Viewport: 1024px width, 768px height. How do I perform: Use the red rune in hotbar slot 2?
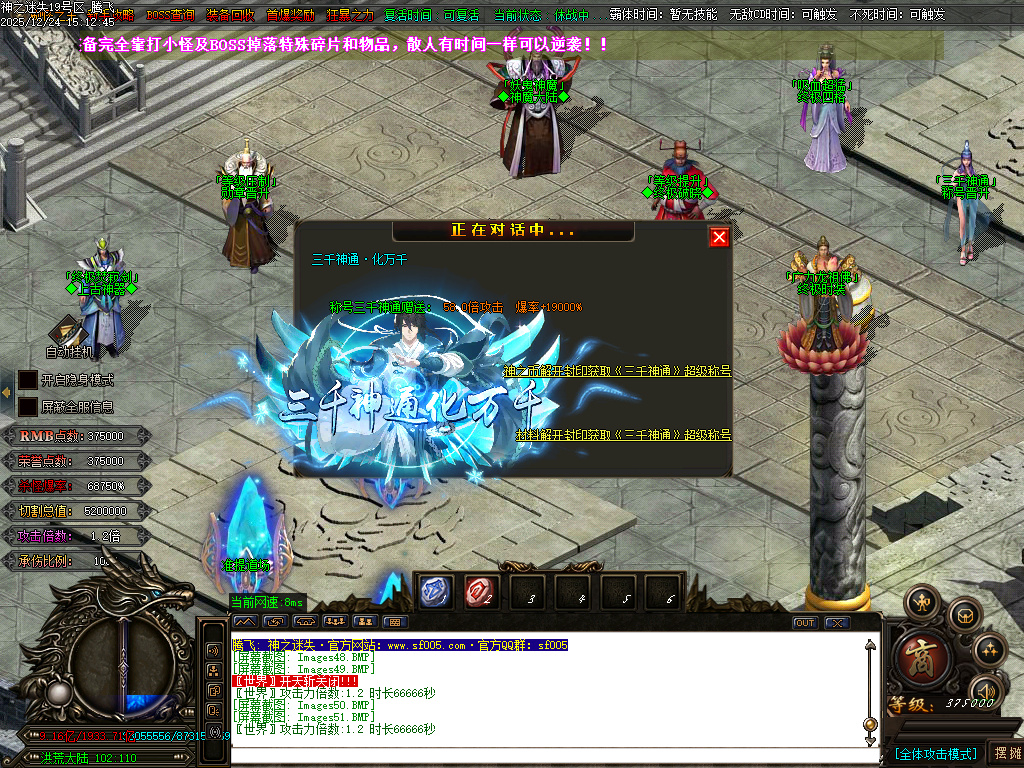[x=481, y=592]
